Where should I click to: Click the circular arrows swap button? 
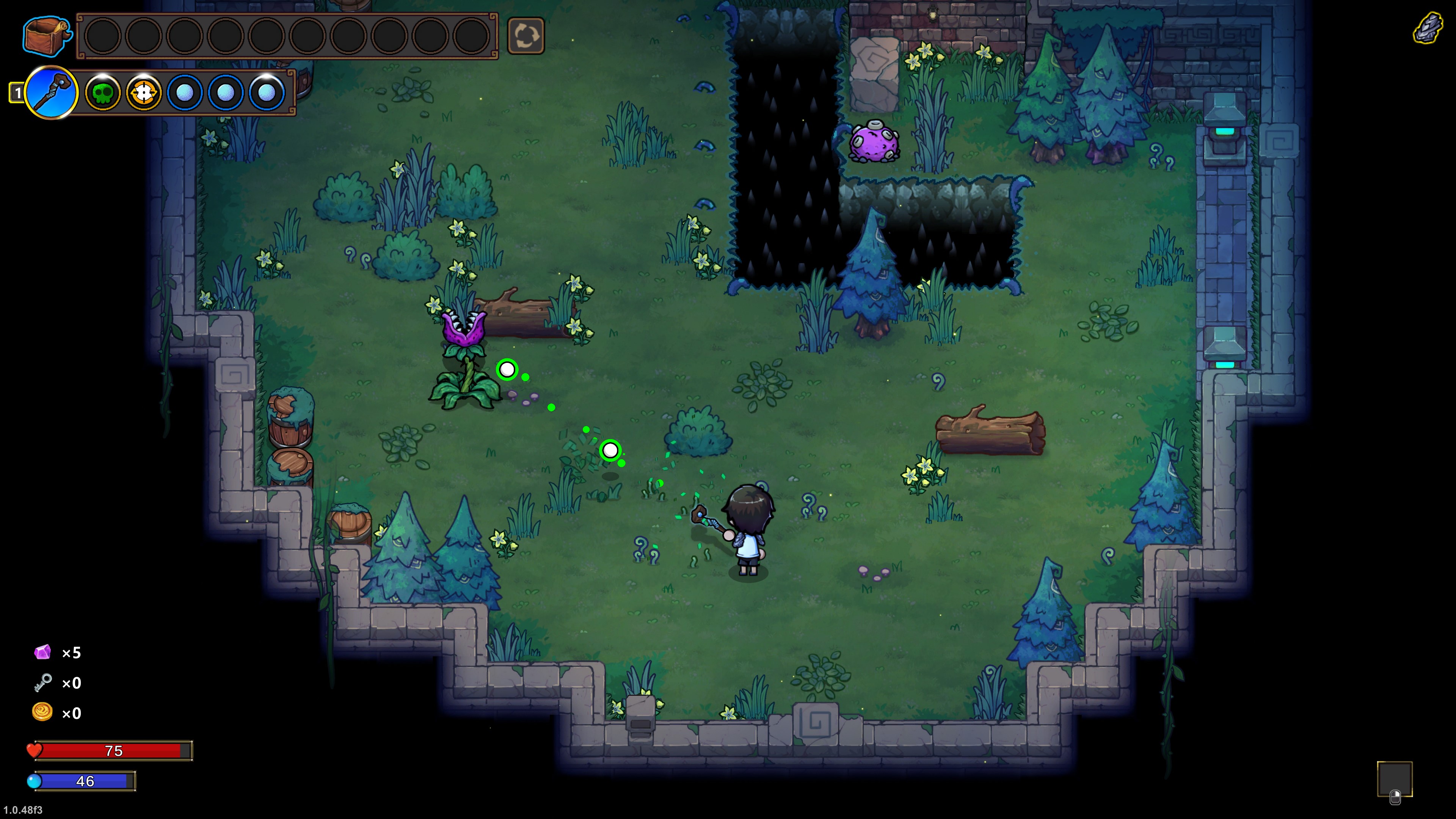[526, 36]
